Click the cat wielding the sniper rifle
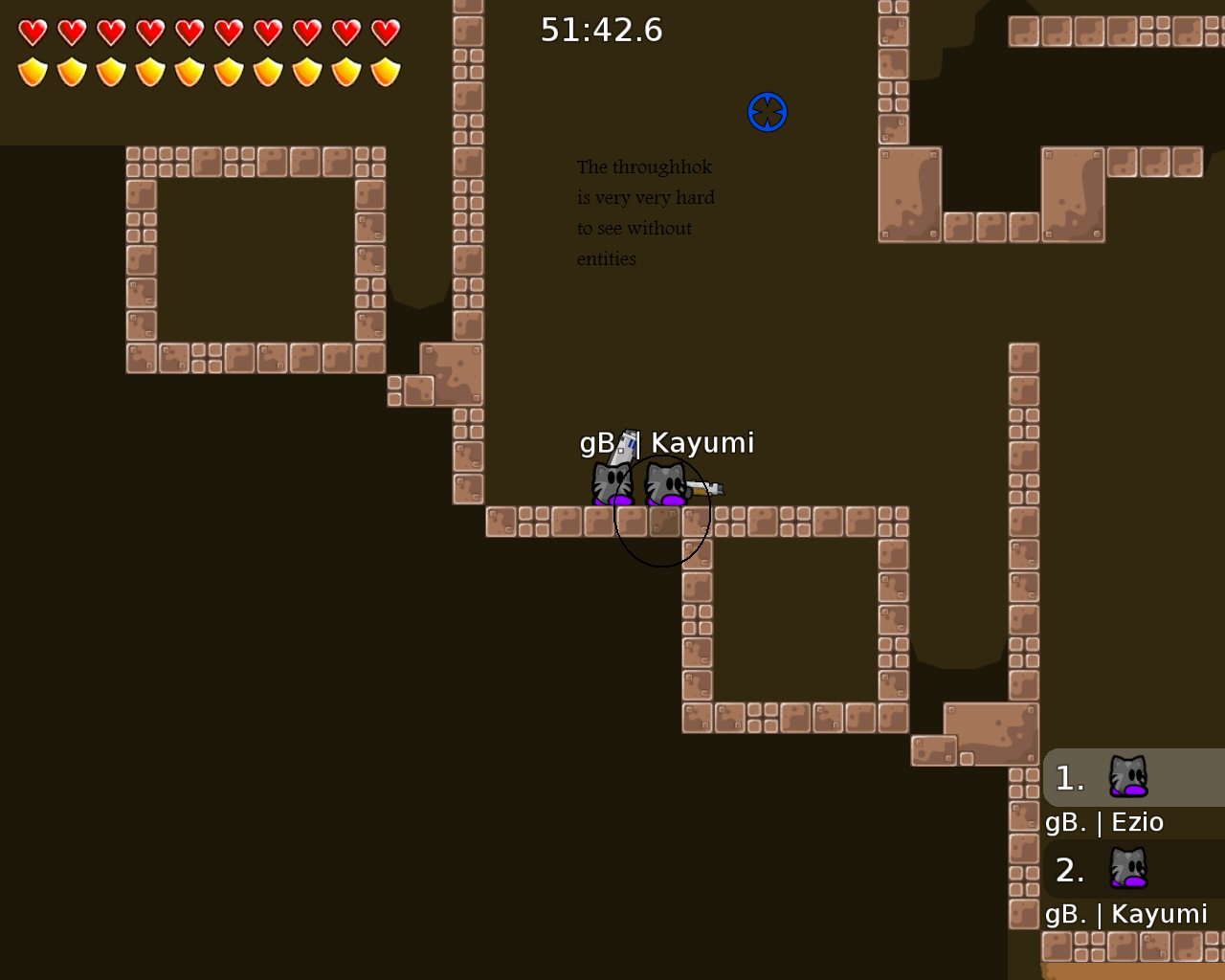This screenshot has height=980, width=1225. [611, 481]
